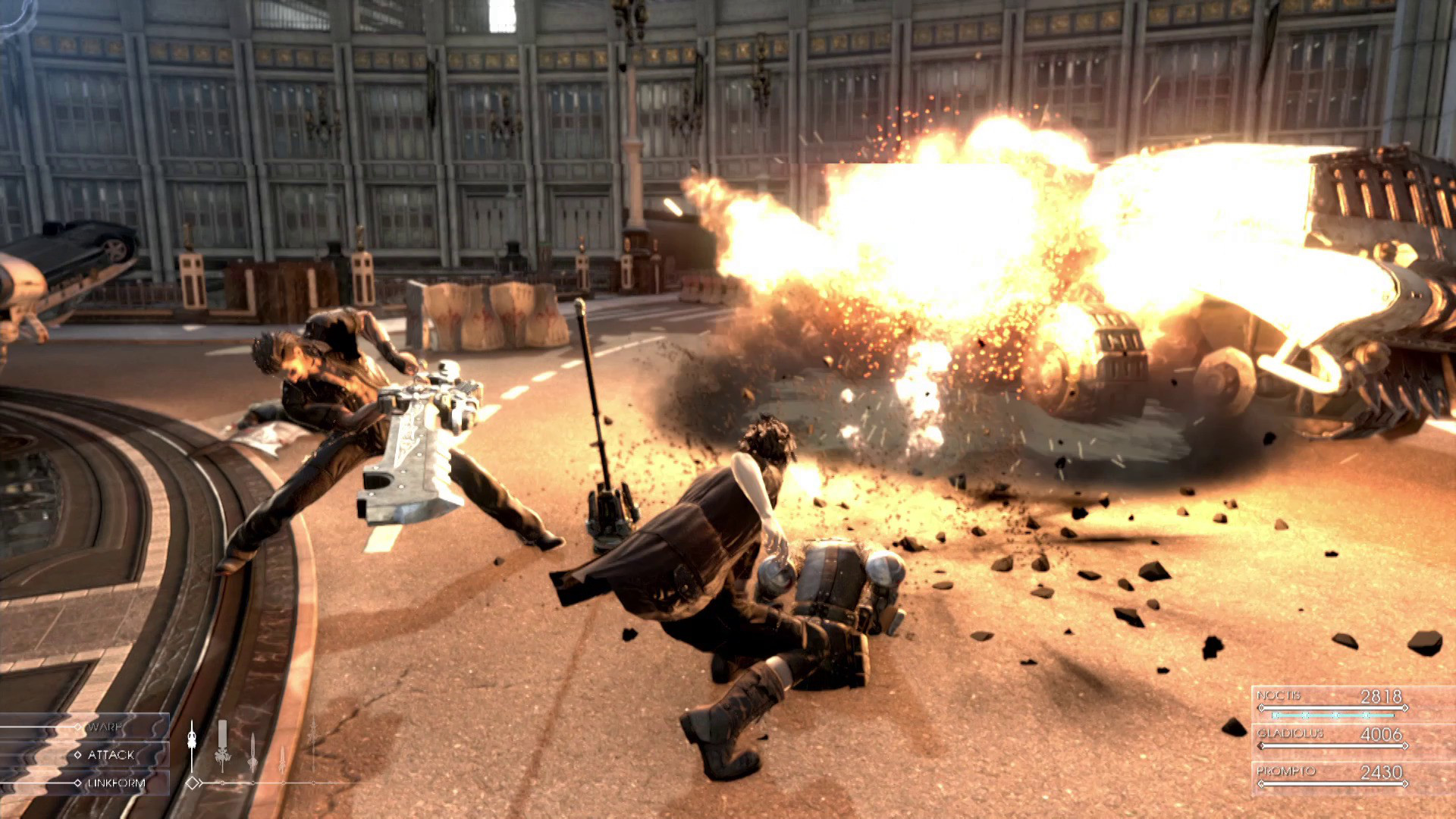Viewport: 1456px width, 819px height.
Task: Activate the LINKFORM command
Action: click(x=115, y=783)
